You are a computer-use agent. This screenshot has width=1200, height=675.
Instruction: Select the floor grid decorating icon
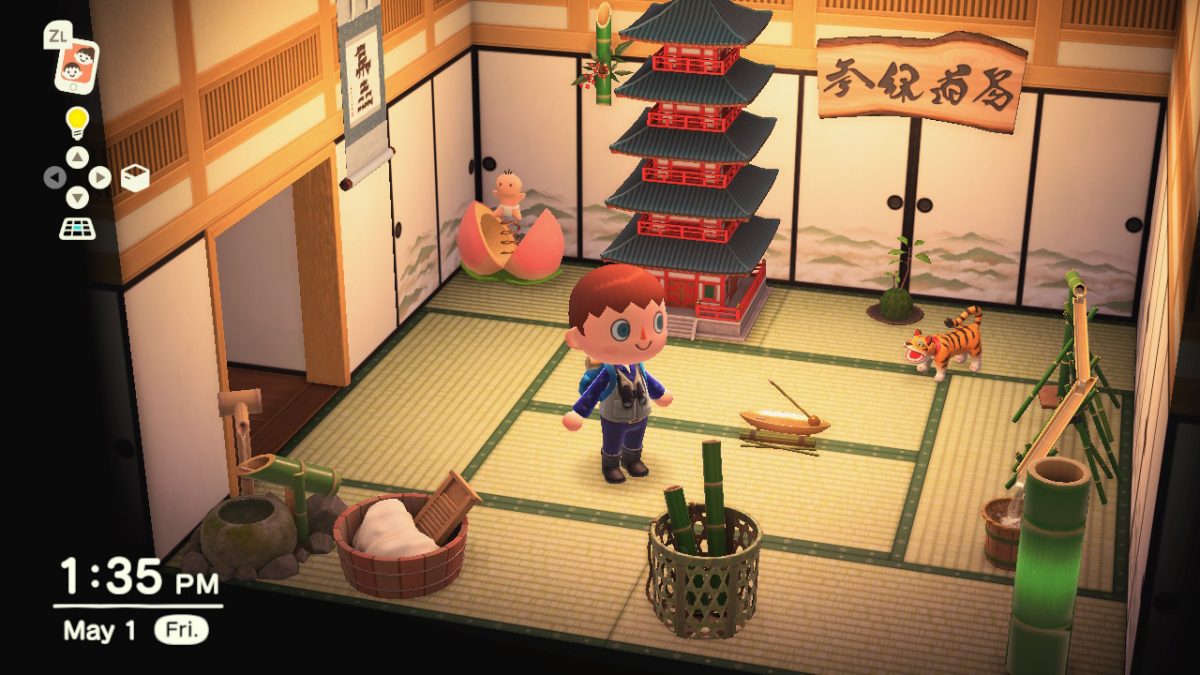click(77, 228)
